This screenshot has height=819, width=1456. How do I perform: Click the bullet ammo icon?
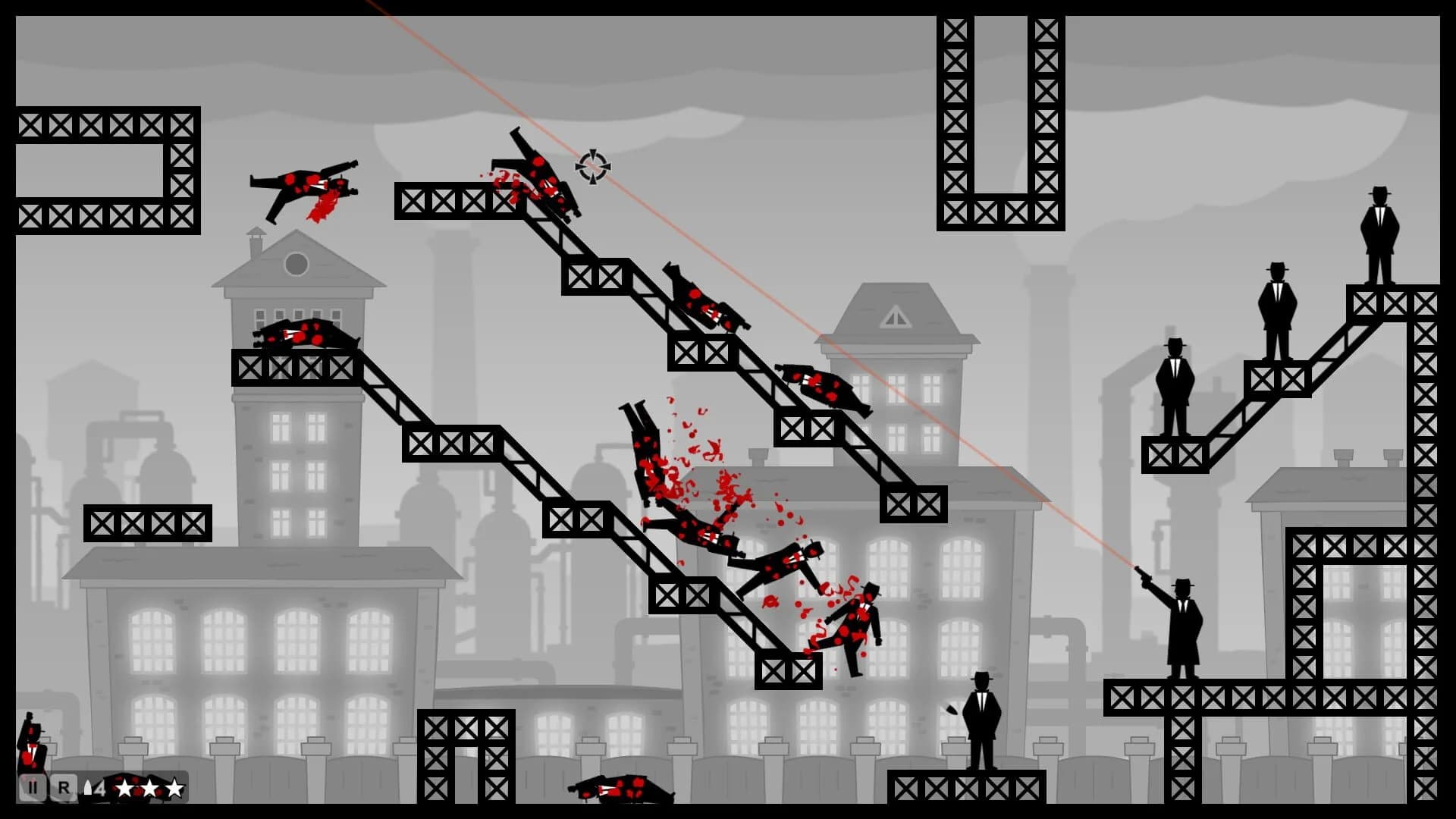[x=89, y=787]
